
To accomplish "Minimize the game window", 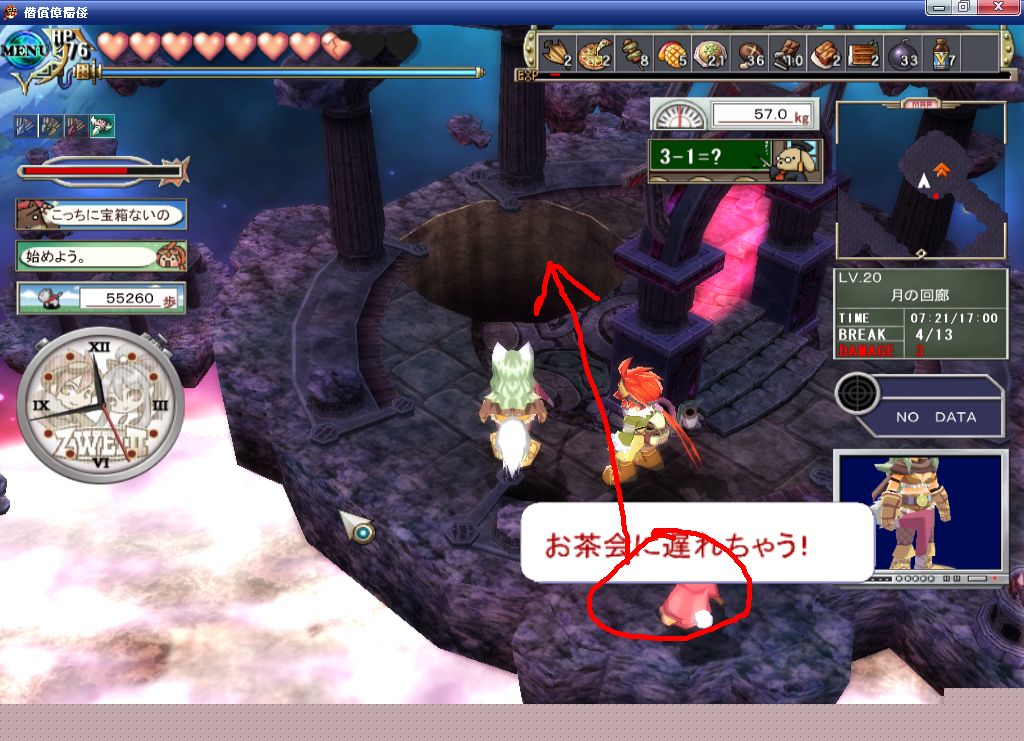I will 939,7.
